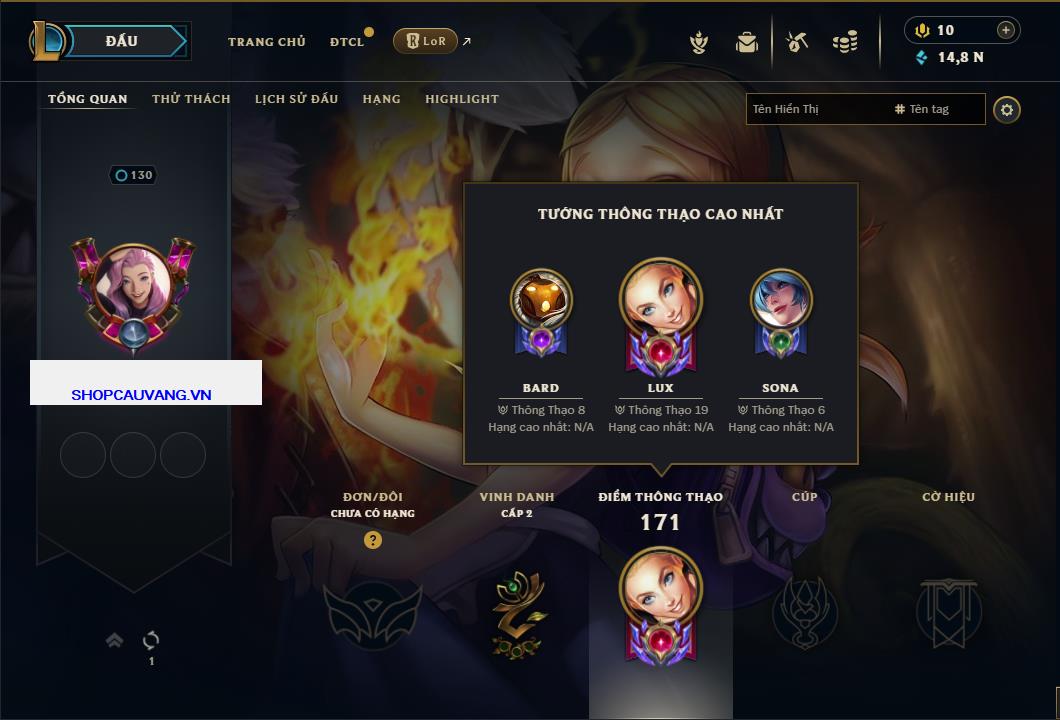1060x720 pixels.
Task: Launch the LoR external link
Action: click(432, 41)
